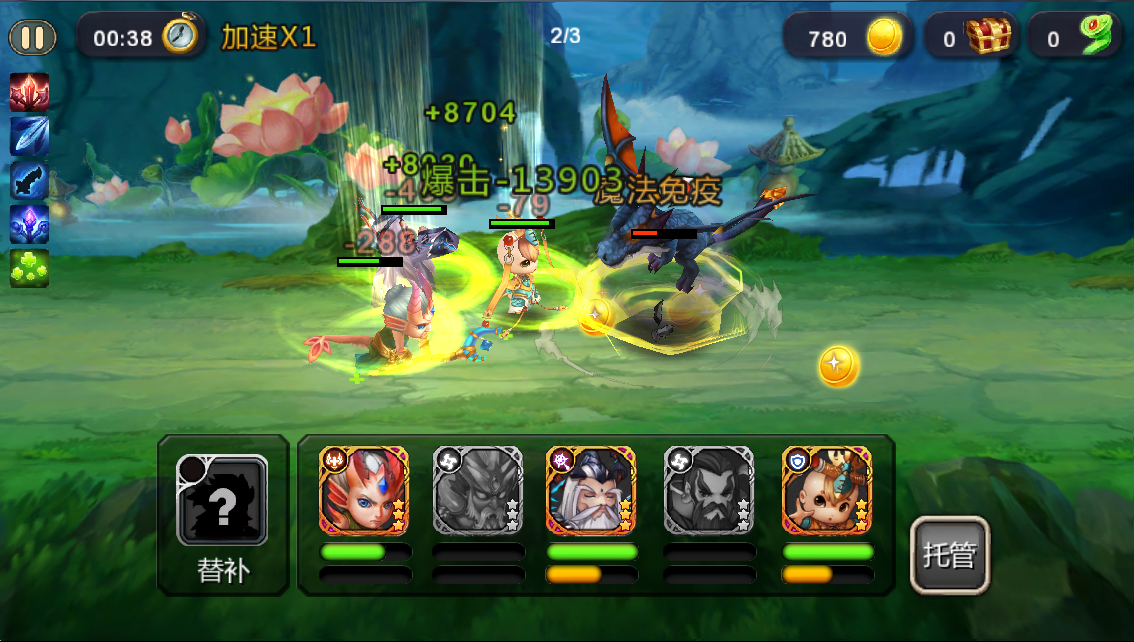Click the greyed-out horned demon hero portrait
The image size is (1134, 642).
[477, 490]
